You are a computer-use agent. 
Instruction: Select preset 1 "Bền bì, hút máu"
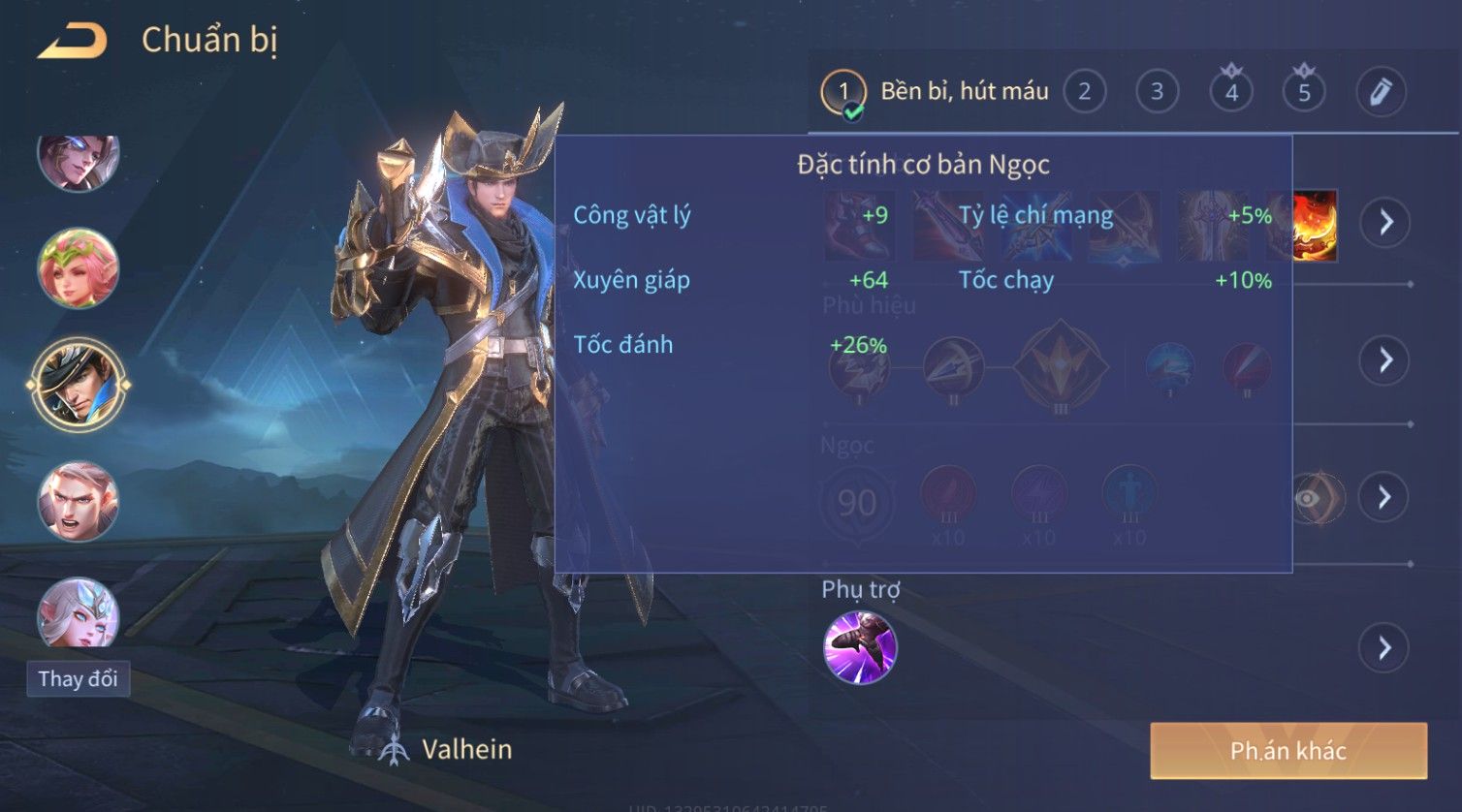click(936, 92)
